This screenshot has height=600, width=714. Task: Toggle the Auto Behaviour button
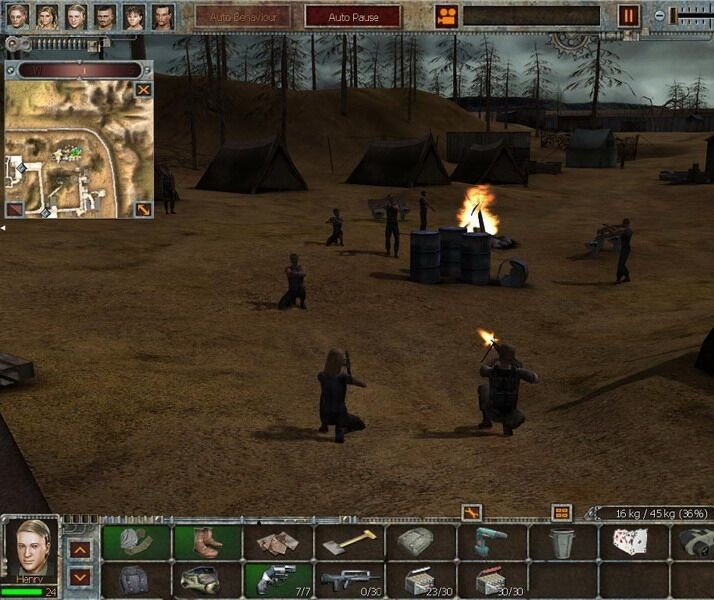242,17
